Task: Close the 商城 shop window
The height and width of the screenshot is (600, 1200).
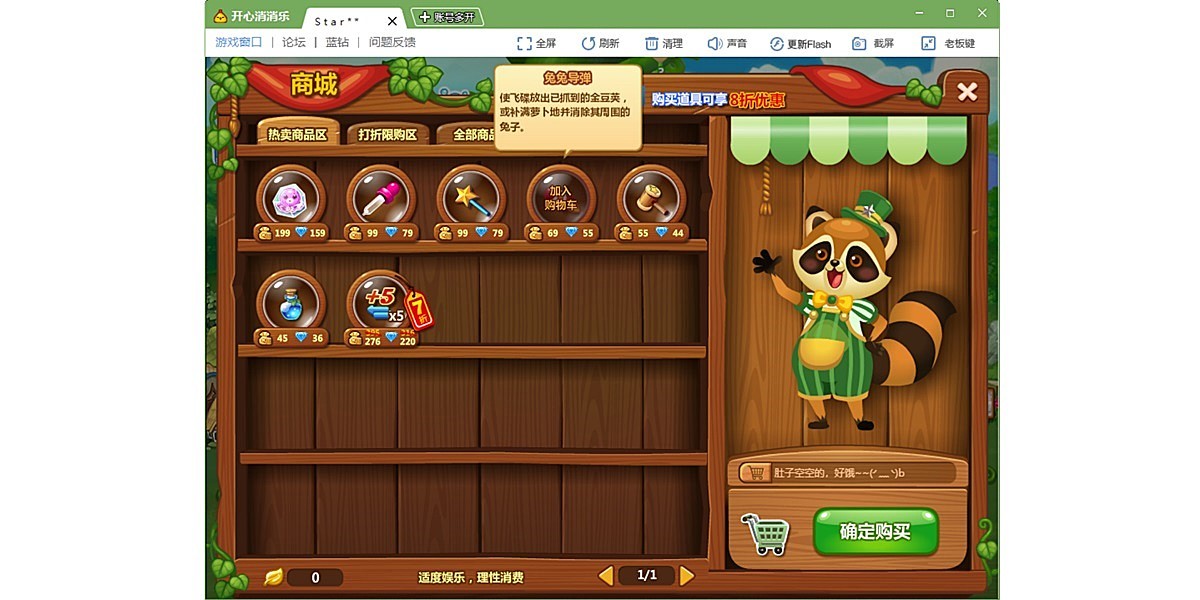Action: 967,92
